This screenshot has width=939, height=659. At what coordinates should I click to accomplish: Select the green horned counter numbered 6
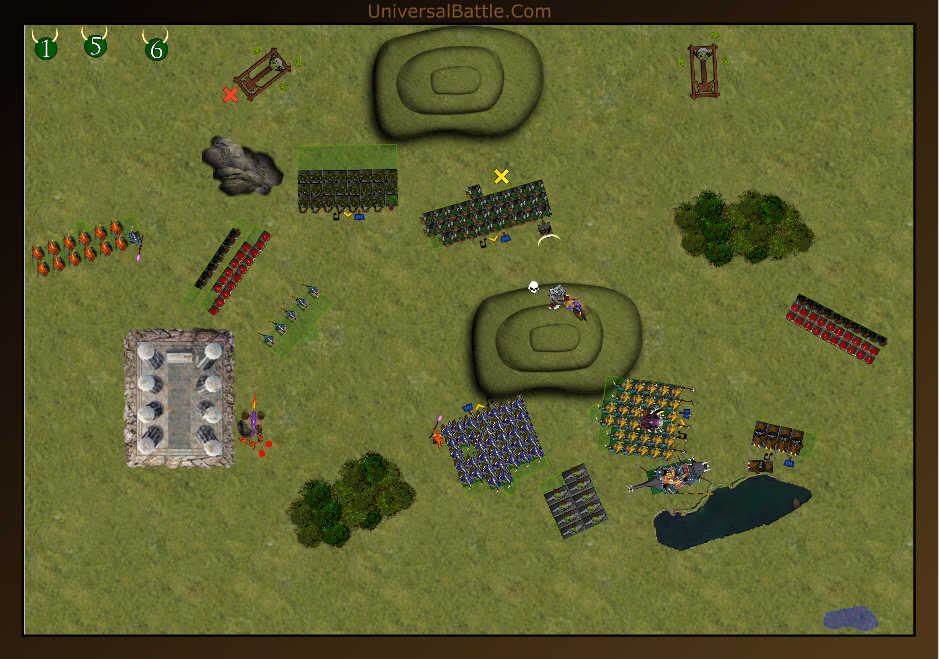[156, 48]
